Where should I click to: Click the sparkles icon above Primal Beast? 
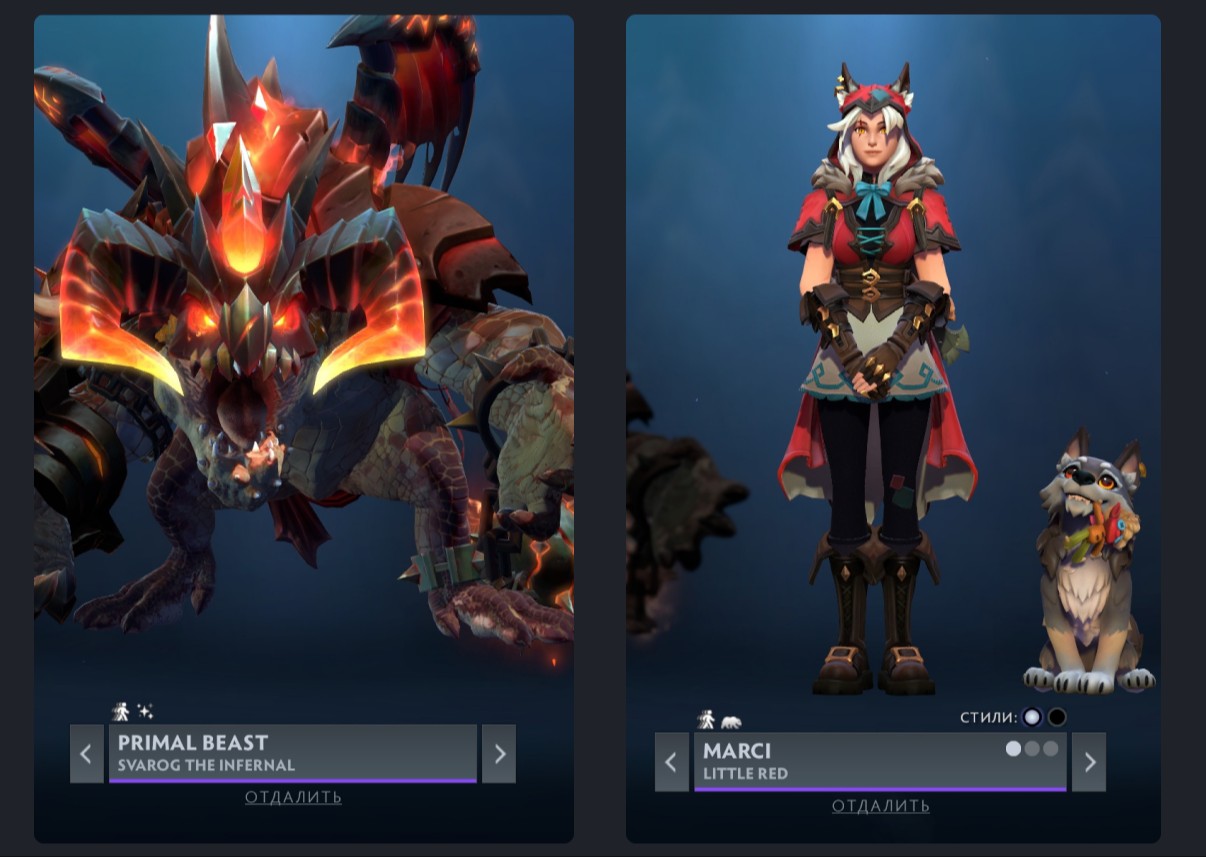(145, 711)
